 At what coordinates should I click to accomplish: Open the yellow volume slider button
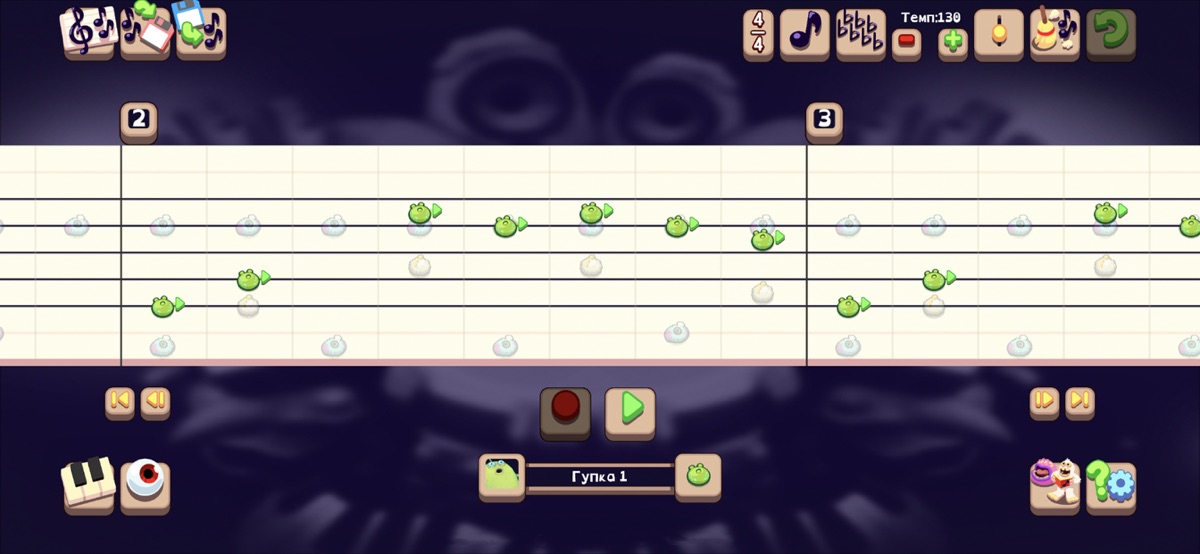998,35
